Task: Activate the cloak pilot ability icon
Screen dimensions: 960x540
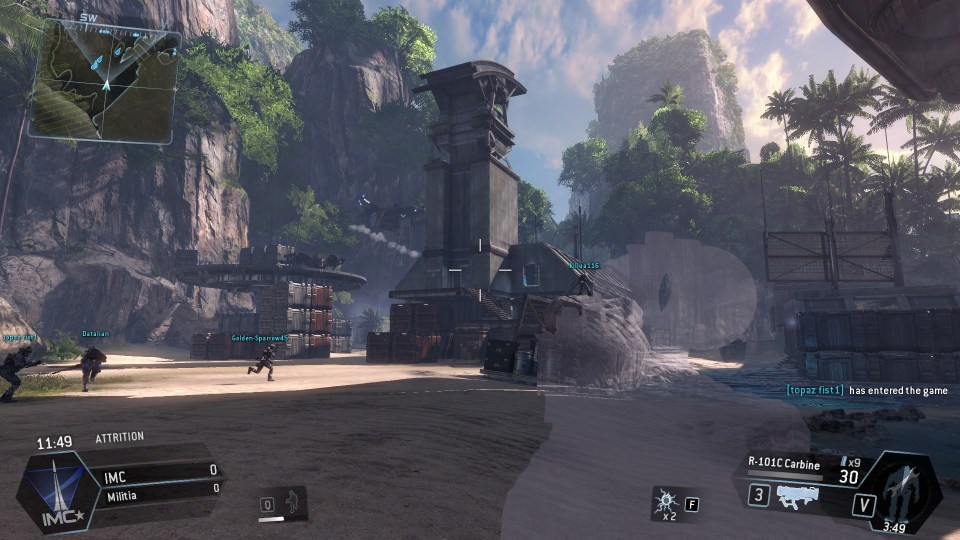Action: pyautogui.click(x=295, y=501)
